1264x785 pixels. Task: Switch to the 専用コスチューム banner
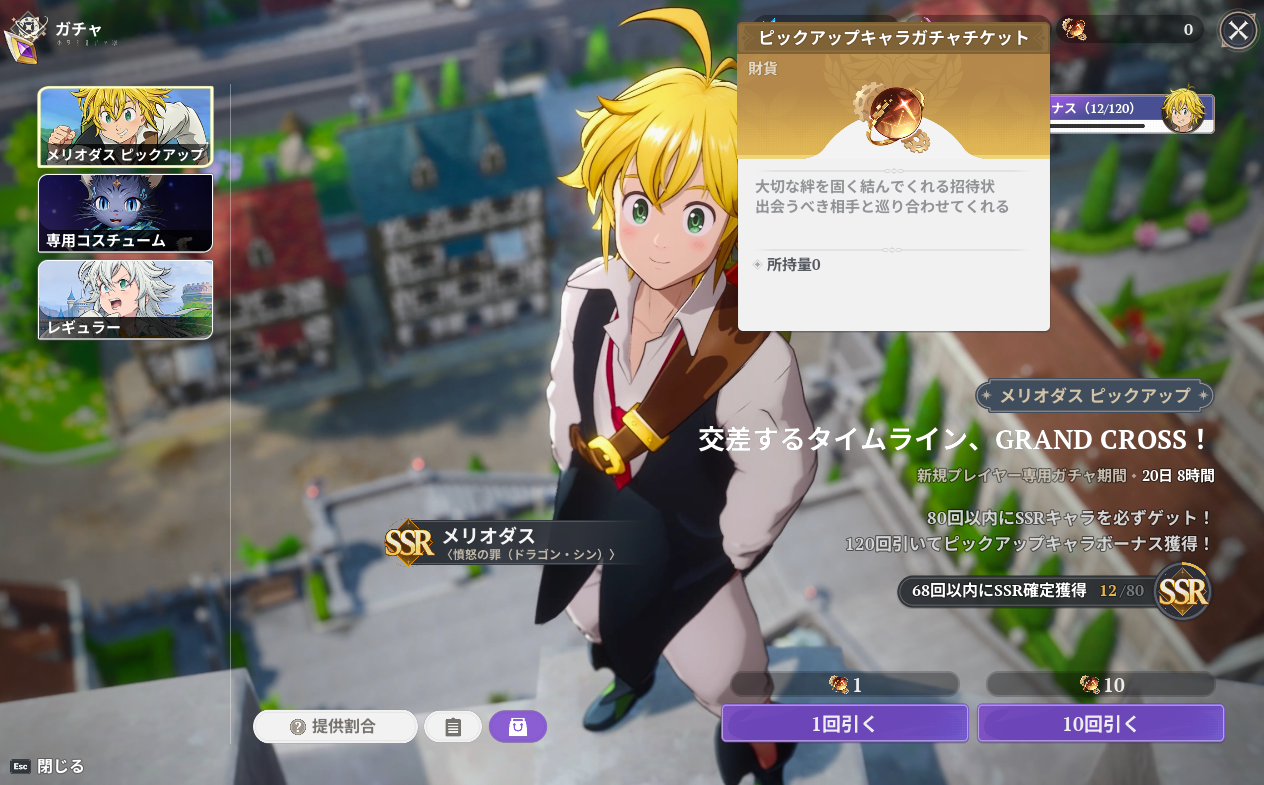click(x=125, y=213)
